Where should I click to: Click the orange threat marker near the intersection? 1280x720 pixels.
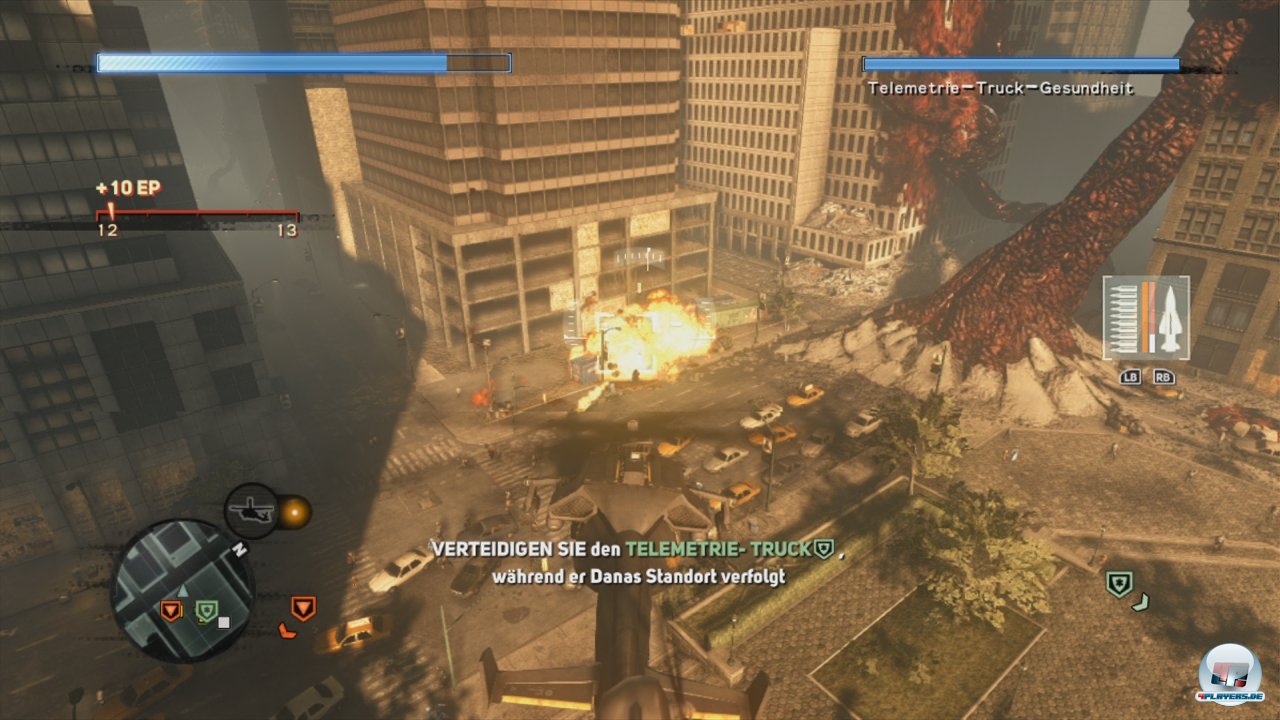coord(304,608)
